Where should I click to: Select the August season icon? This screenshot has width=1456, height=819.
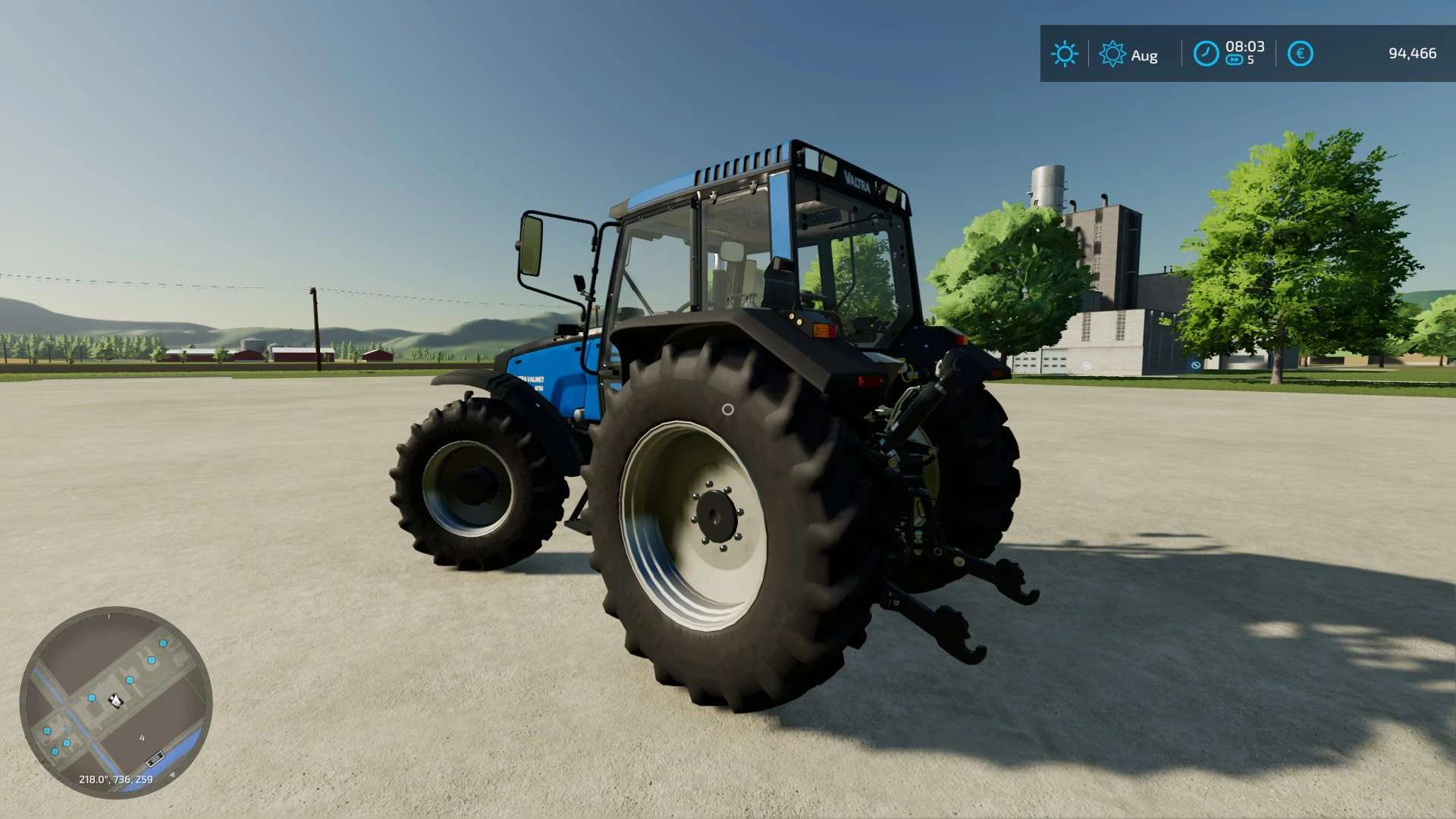click(1112, 54)
